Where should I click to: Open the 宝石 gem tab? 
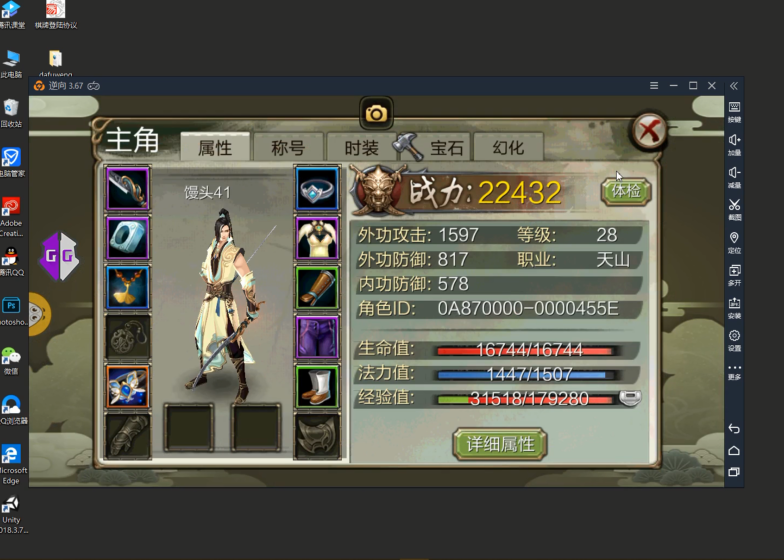click(x=447, y=147)
